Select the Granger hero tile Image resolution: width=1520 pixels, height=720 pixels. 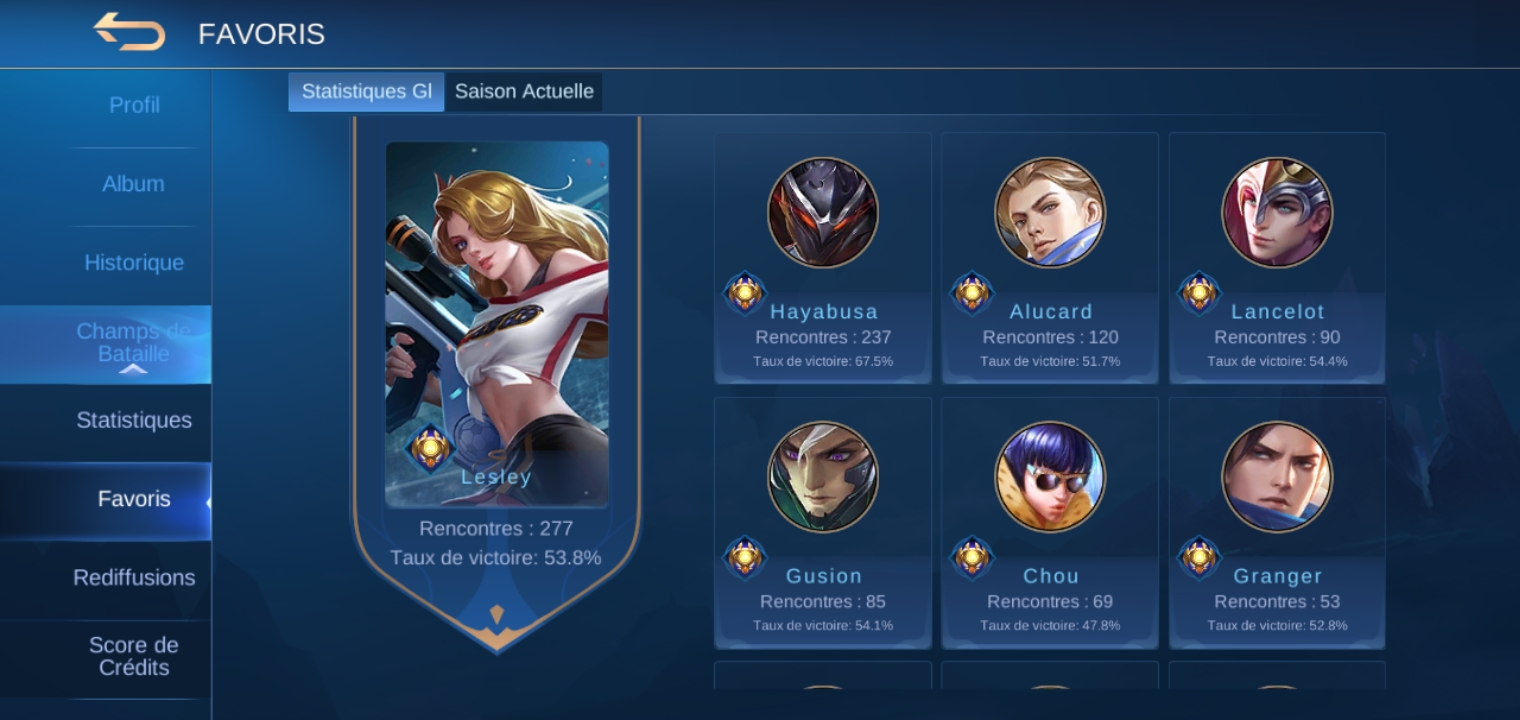click(x=1277, y=522)
